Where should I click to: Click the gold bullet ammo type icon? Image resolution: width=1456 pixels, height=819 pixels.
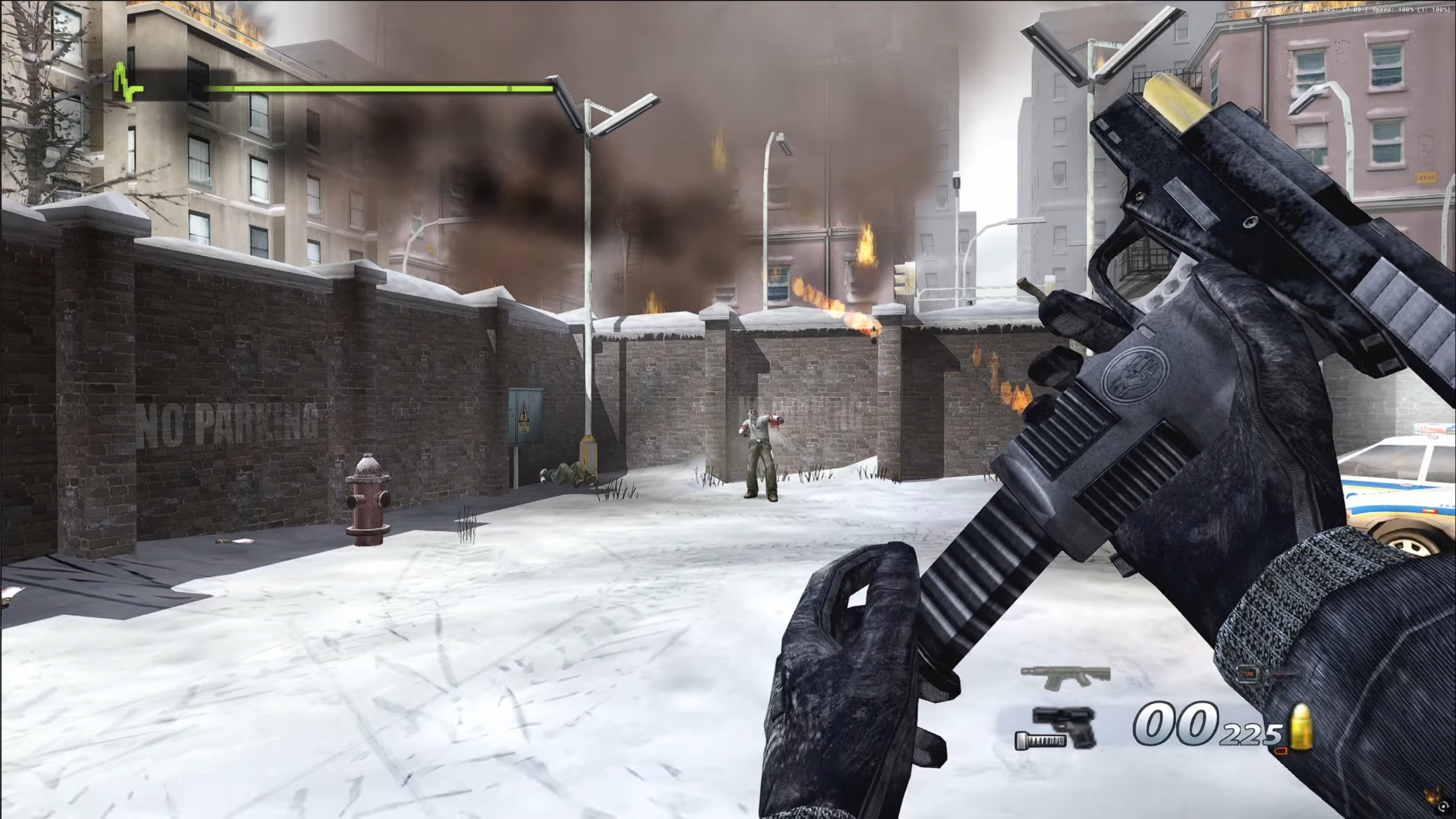1301,727
